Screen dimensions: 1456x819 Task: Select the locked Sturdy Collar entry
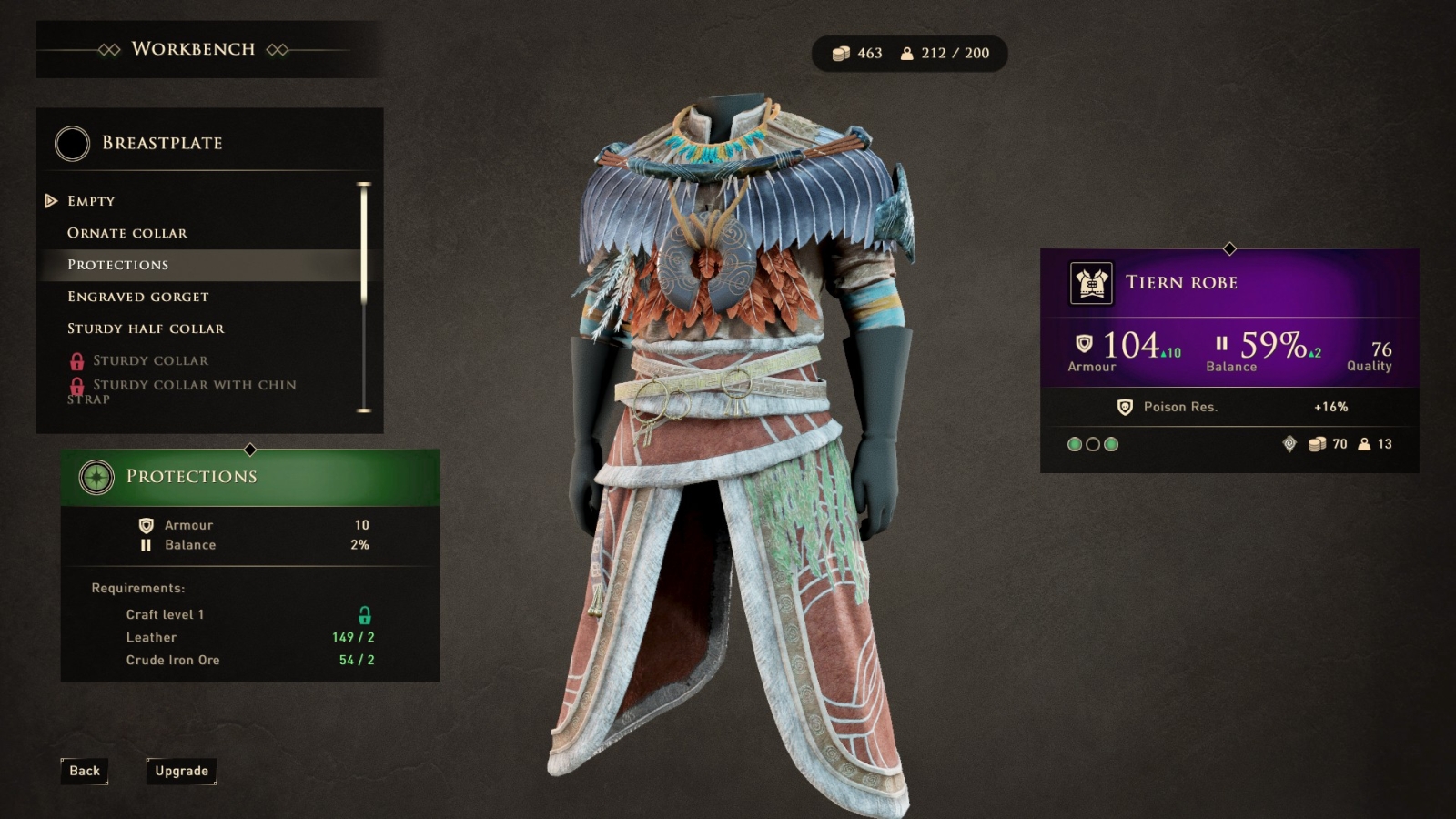[x=150, y=360]
